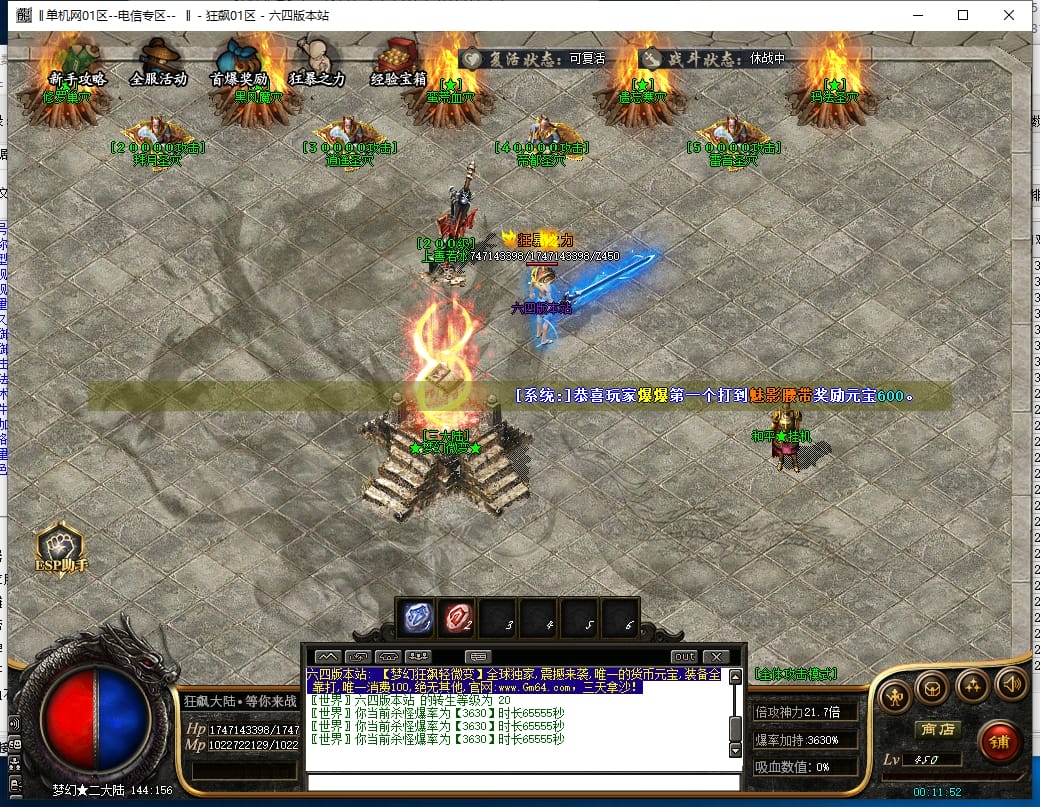Toggle the sound speaker icon
The width and height of the screenshot is (1040, 807).
point(1011,684)
